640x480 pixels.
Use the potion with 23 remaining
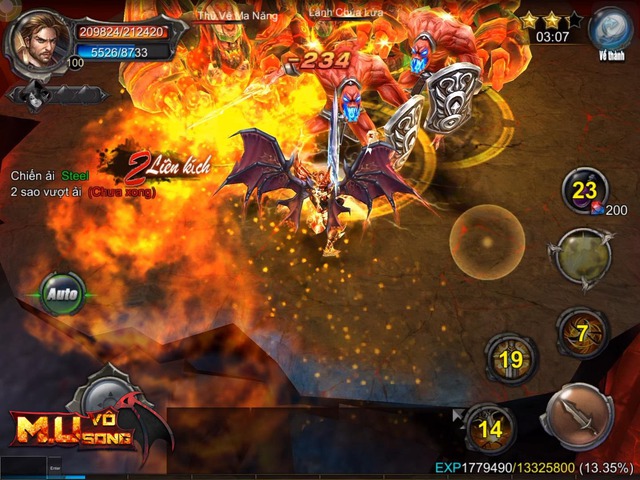click(585, 190)
